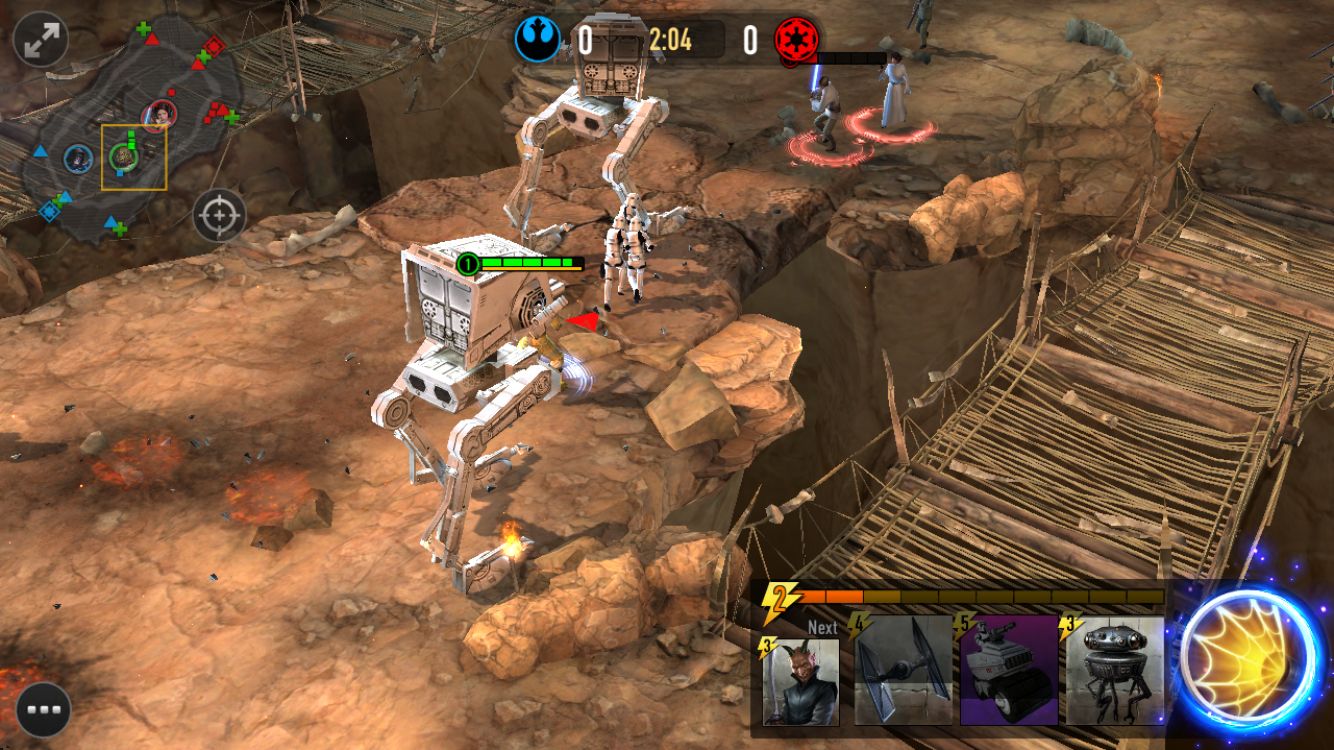
Task: Tap the crosshair target button
Action: 219,214
